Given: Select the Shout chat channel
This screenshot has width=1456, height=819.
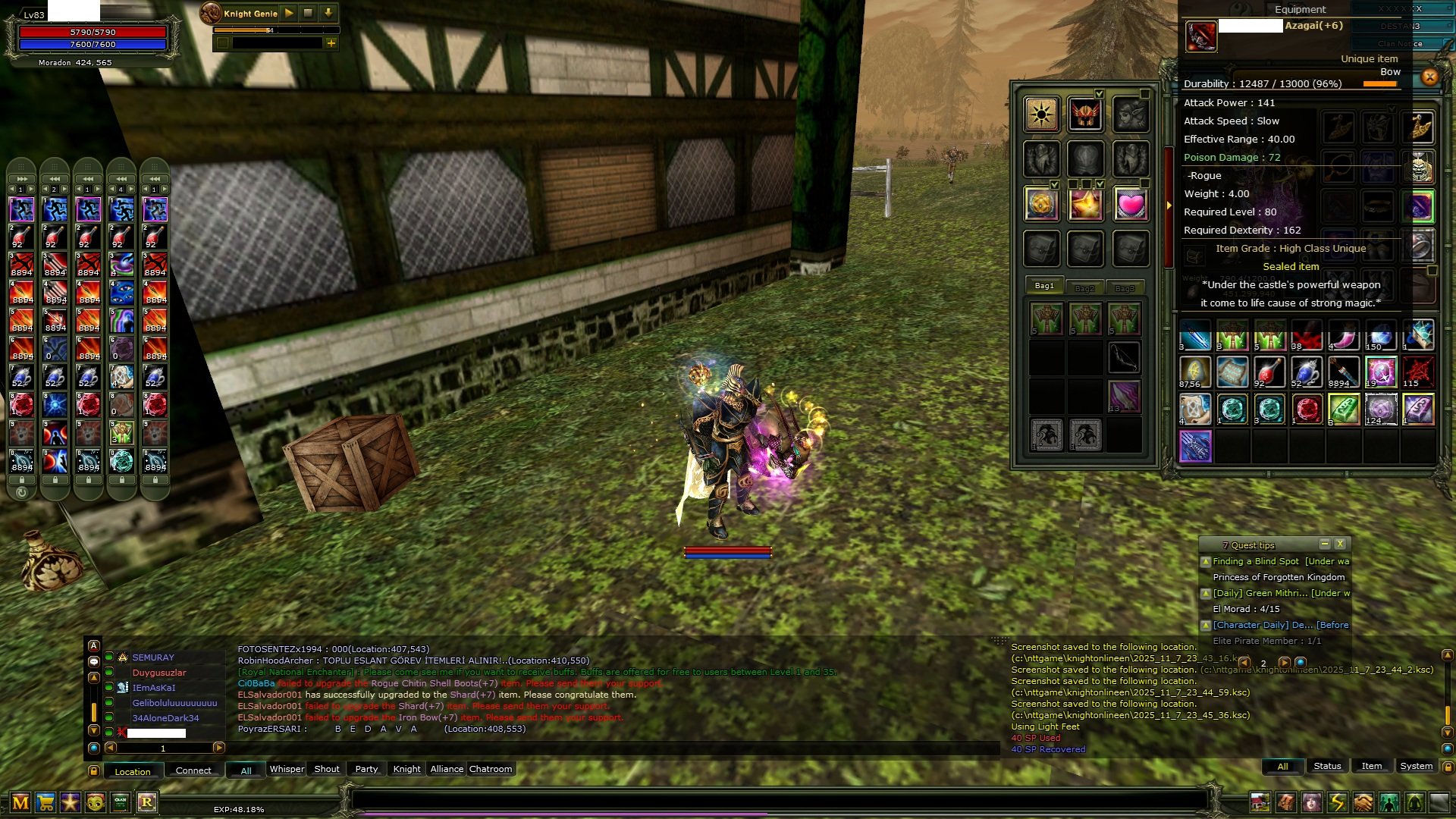Looking at the screenshot, I should [x=327, y=769].
